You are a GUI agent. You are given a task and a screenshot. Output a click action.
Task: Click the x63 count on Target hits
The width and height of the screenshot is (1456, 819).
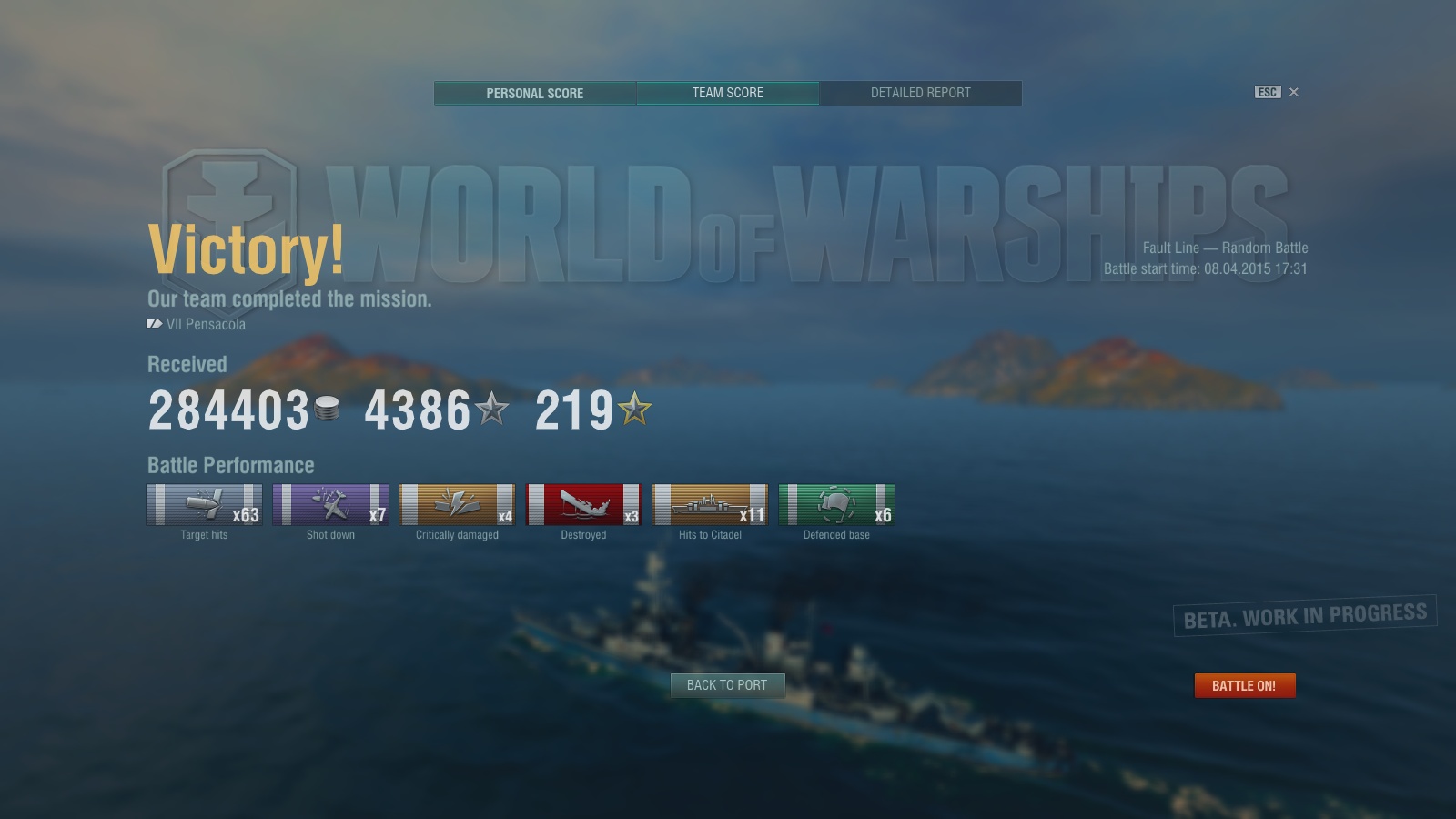click(x=247, y=513)
